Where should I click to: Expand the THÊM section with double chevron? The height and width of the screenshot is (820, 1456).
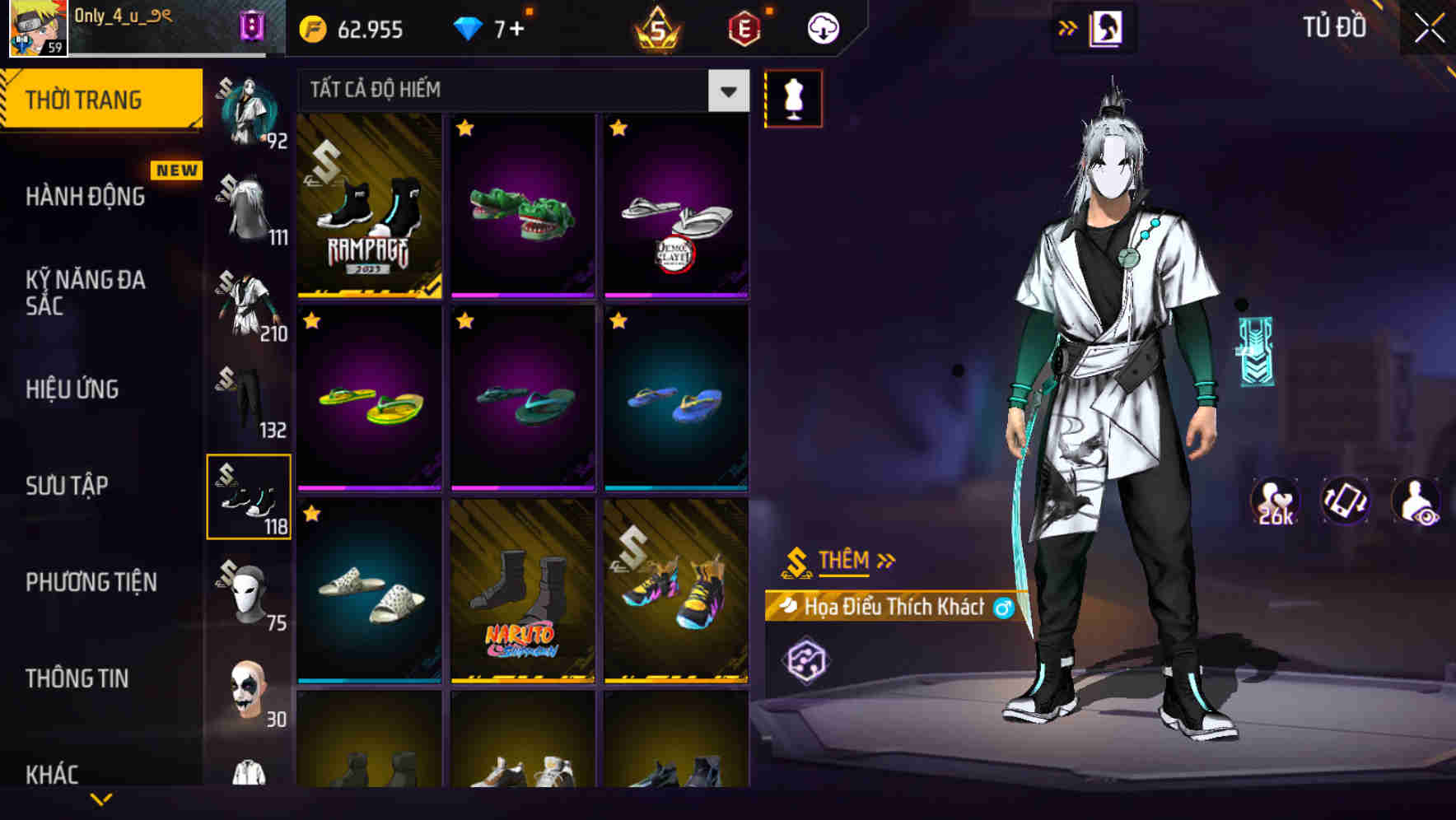point(841,561)
